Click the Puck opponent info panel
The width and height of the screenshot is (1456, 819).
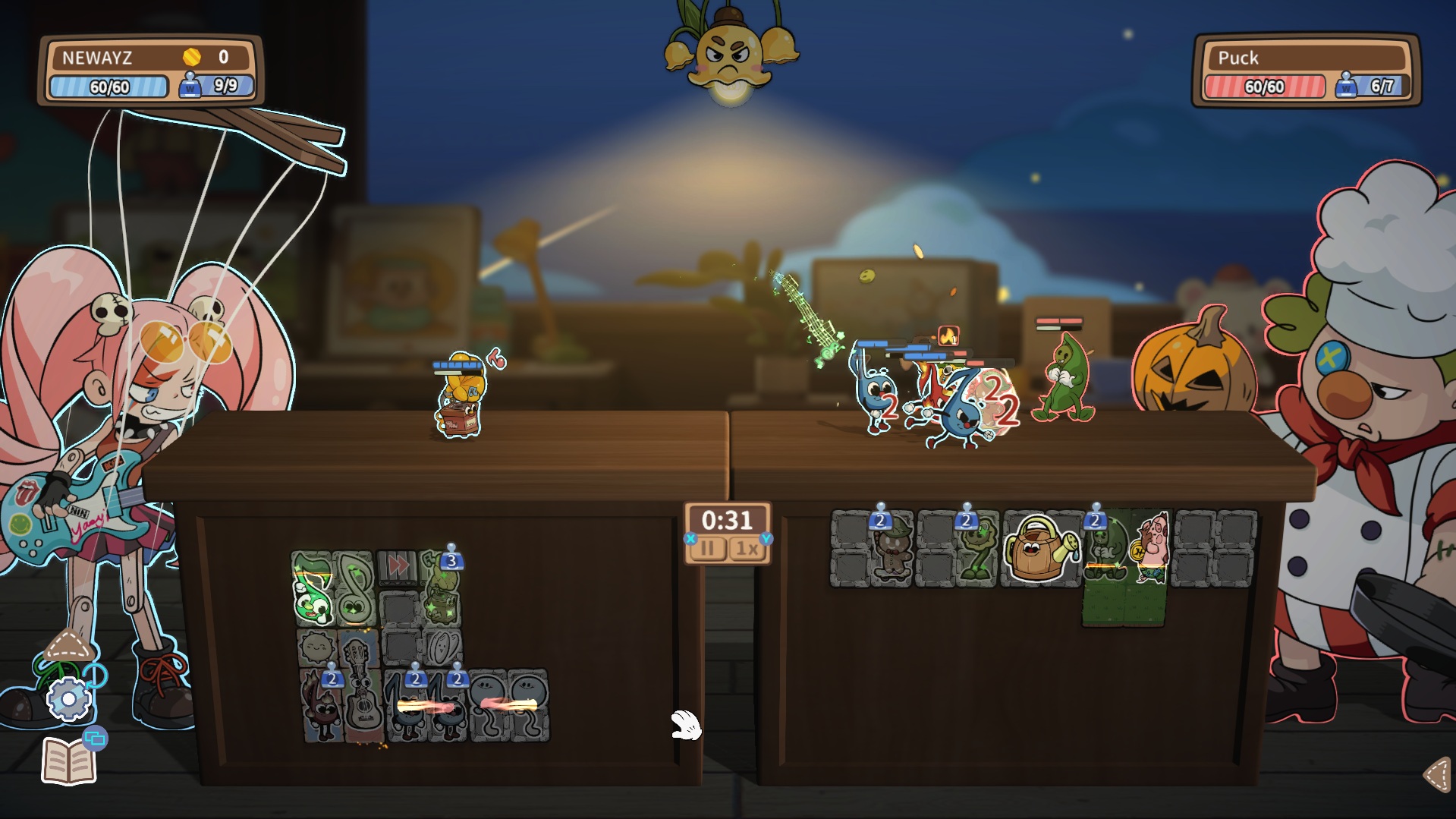[1306, 71]
